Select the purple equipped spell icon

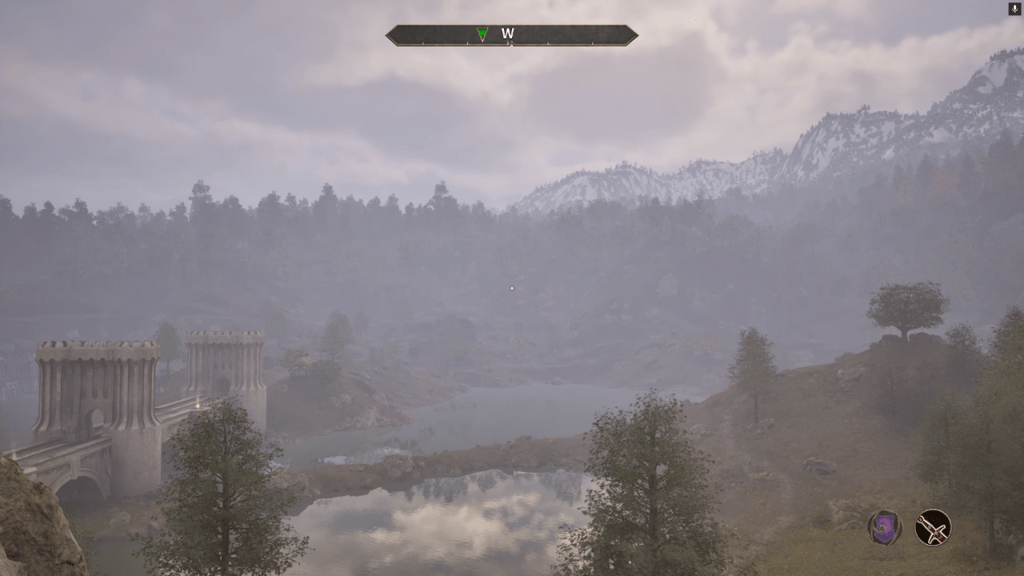(x=884, y=527)
